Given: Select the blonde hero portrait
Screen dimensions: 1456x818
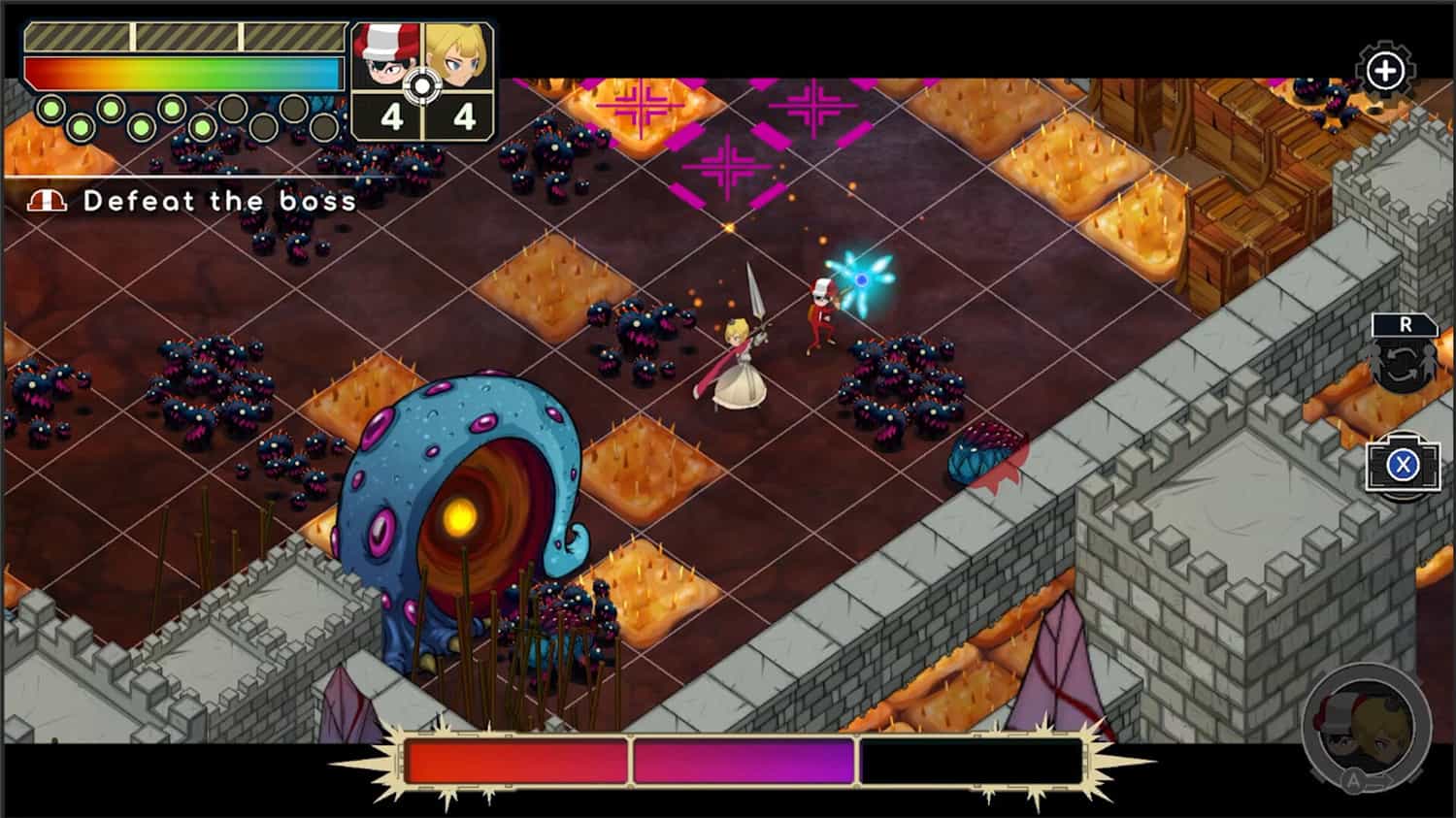Looking at the screenshot, I should pyautogui.click(x=460, y=57).
